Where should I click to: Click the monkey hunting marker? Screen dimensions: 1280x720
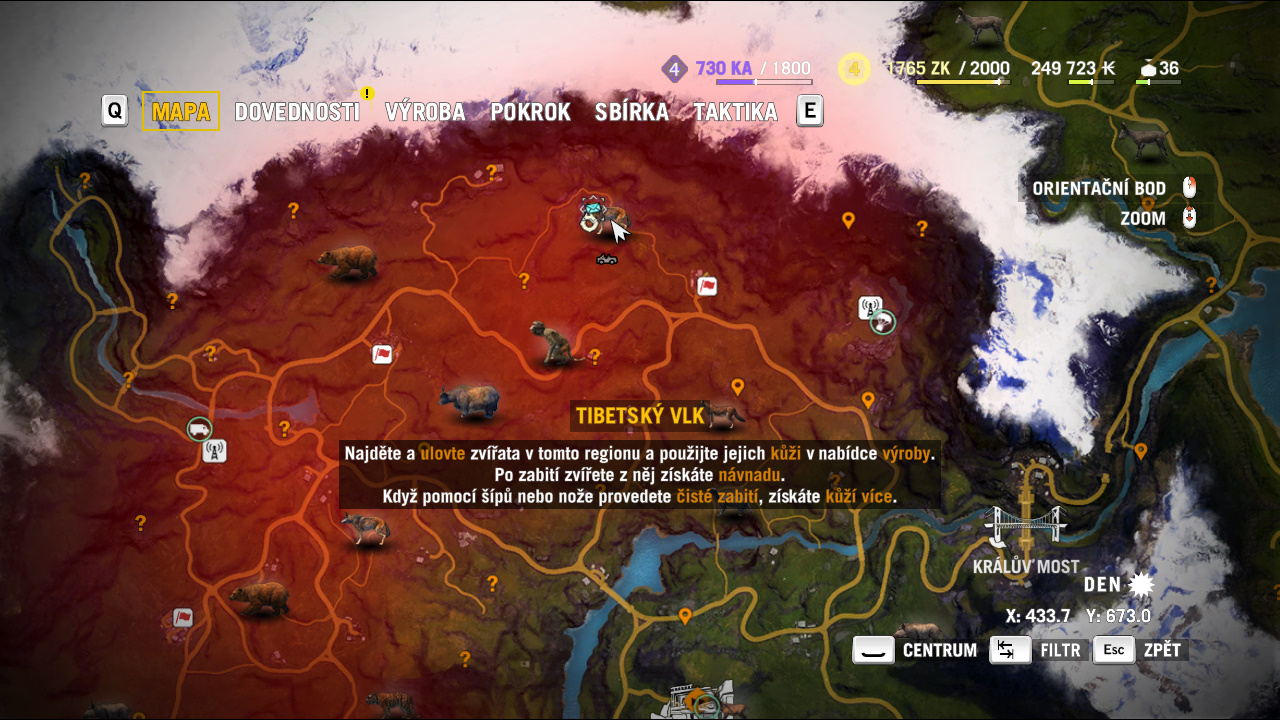click(553, 342)
